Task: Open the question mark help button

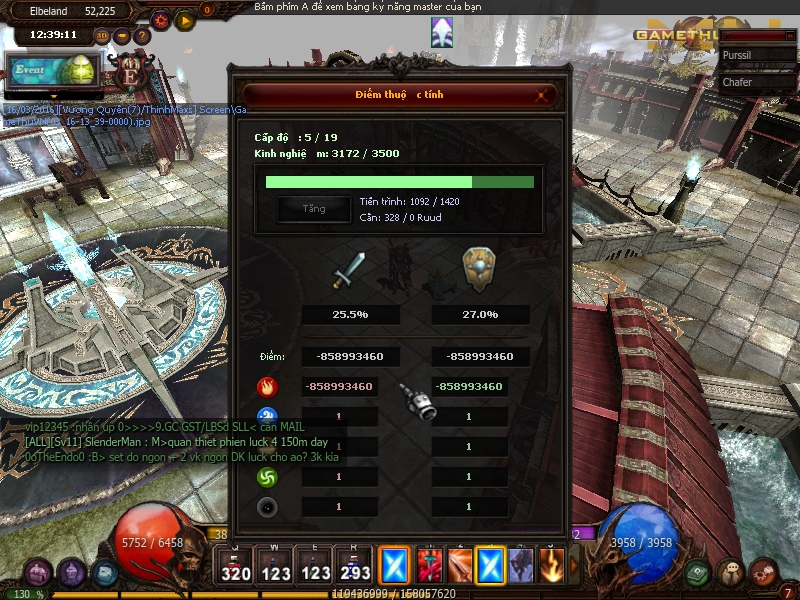Action: click(x=142, y=36)
